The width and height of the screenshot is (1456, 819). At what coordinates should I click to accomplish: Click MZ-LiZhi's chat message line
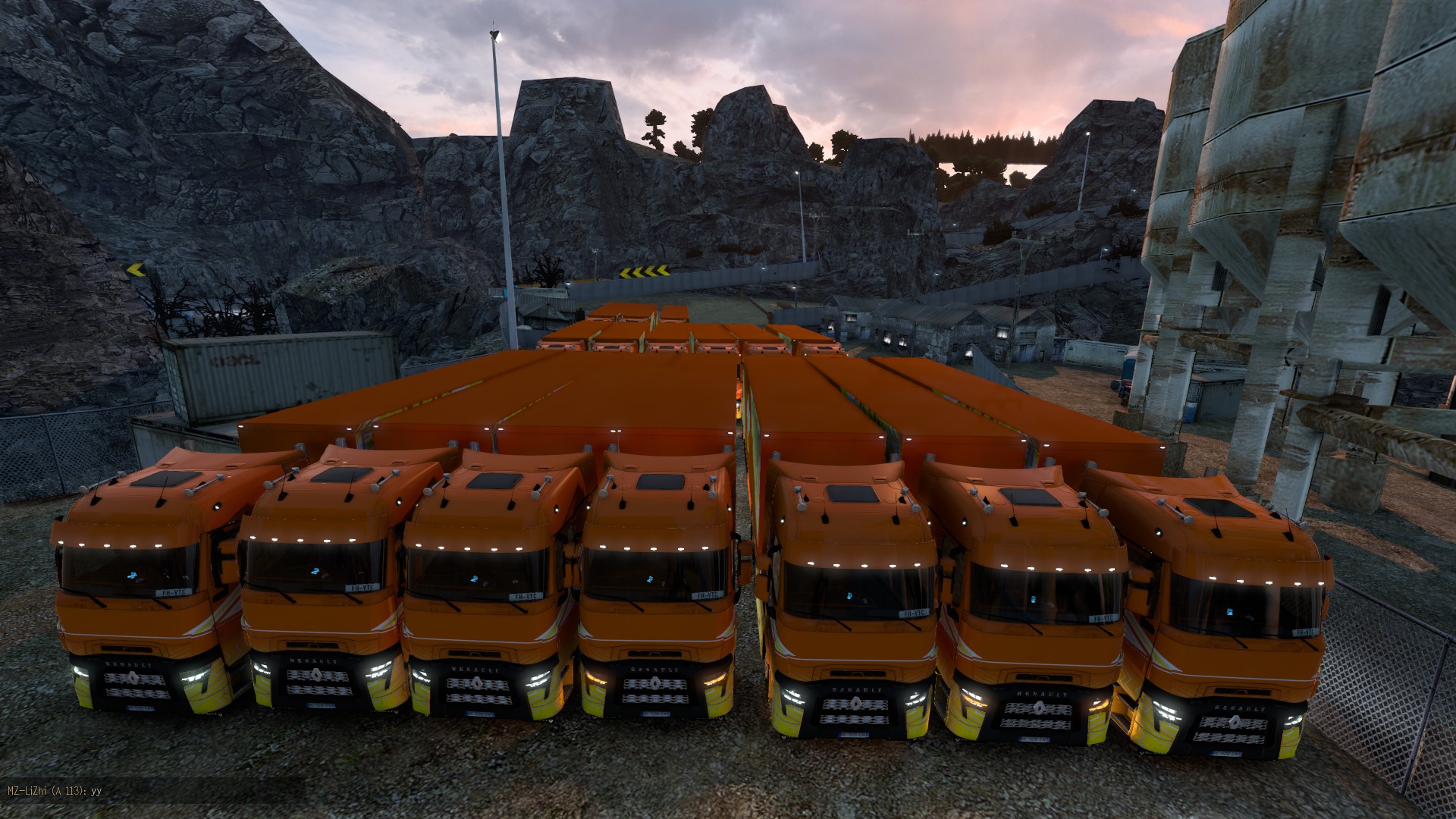point(54,791)
